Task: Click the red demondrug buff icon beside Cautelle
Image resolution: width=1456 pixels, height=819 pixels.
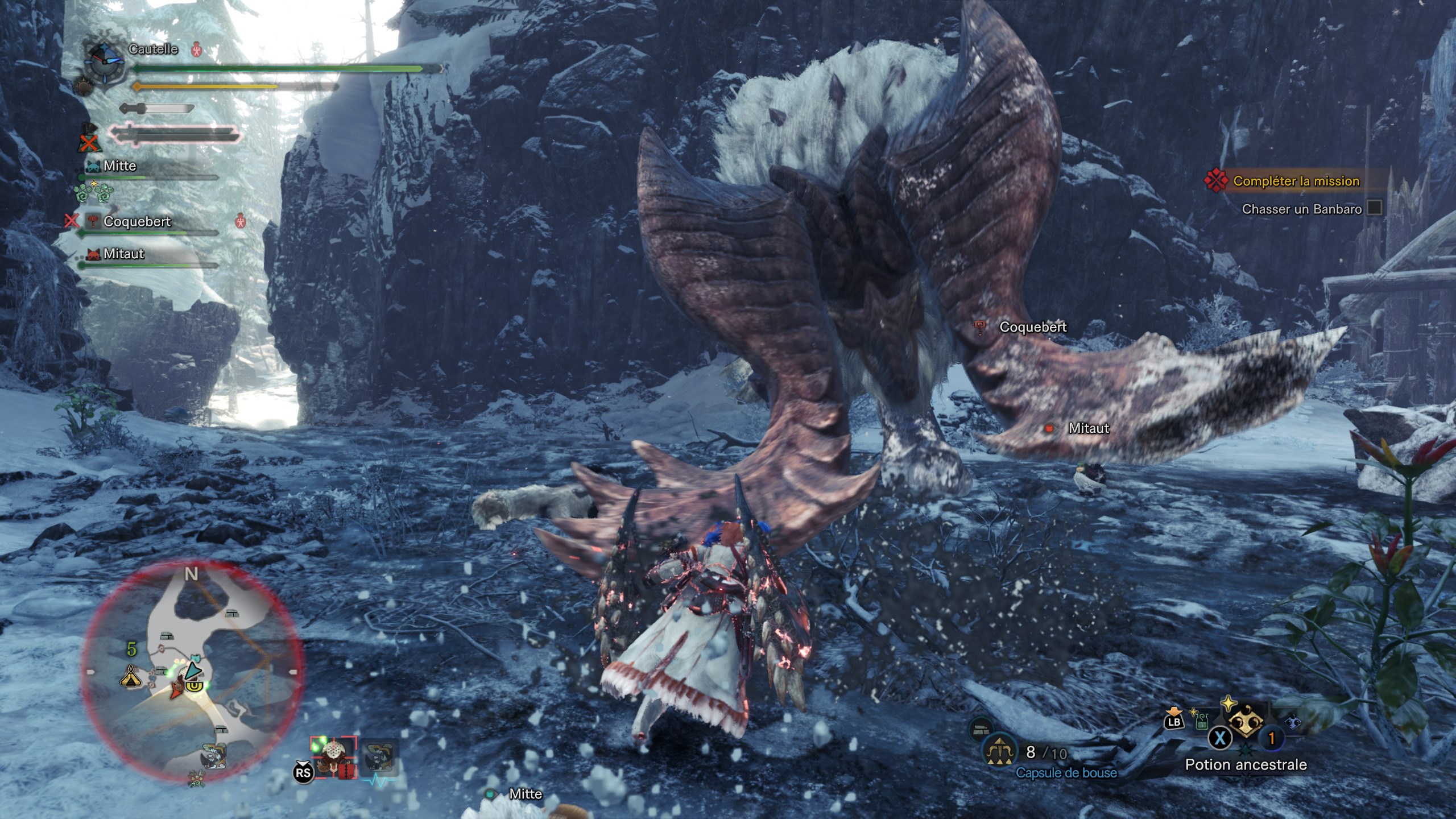Action: pyautogui.click(x=197, y=49)
